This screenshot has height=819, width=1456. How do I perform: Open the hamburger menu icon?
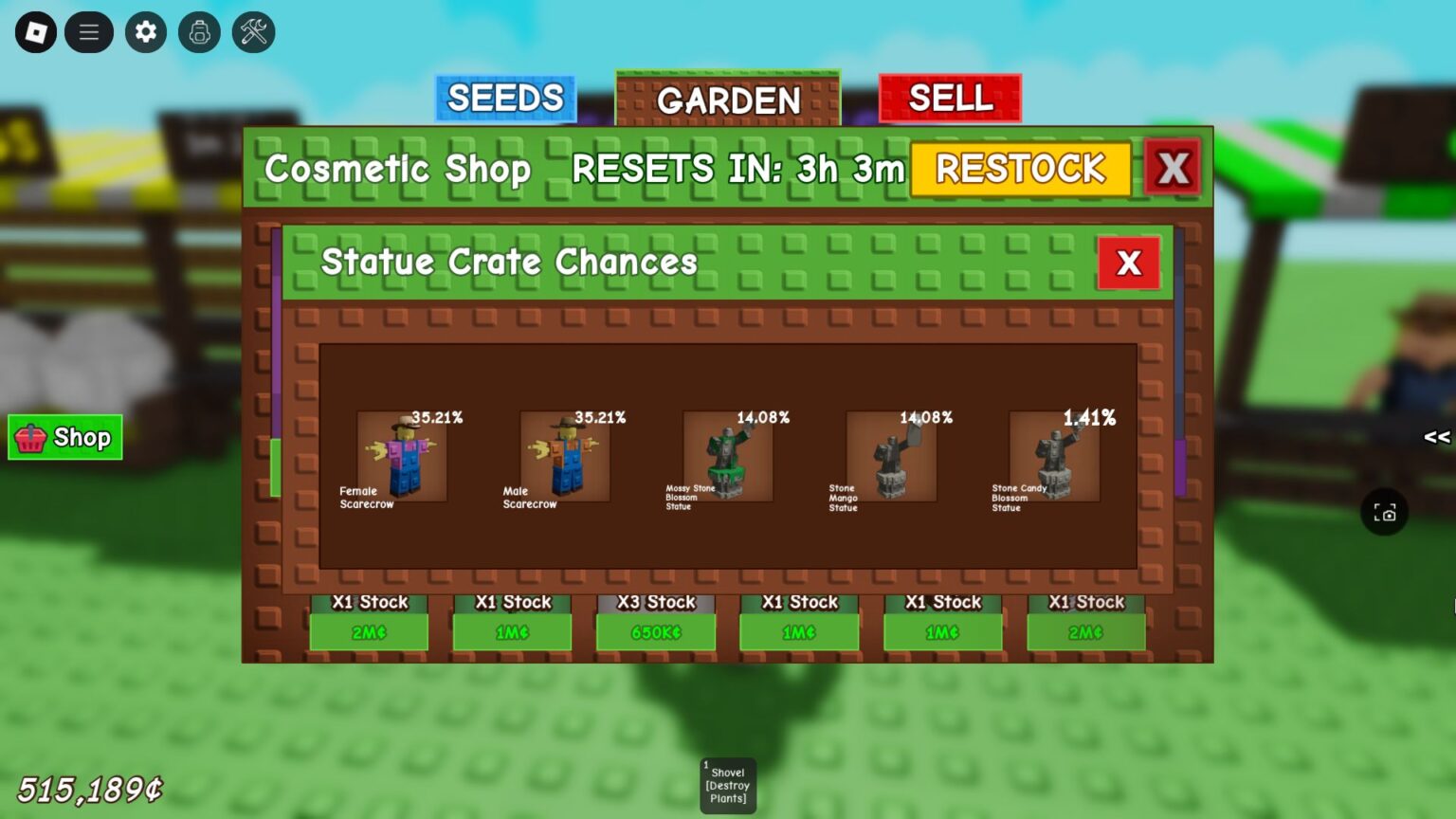(x=89, y=31)
